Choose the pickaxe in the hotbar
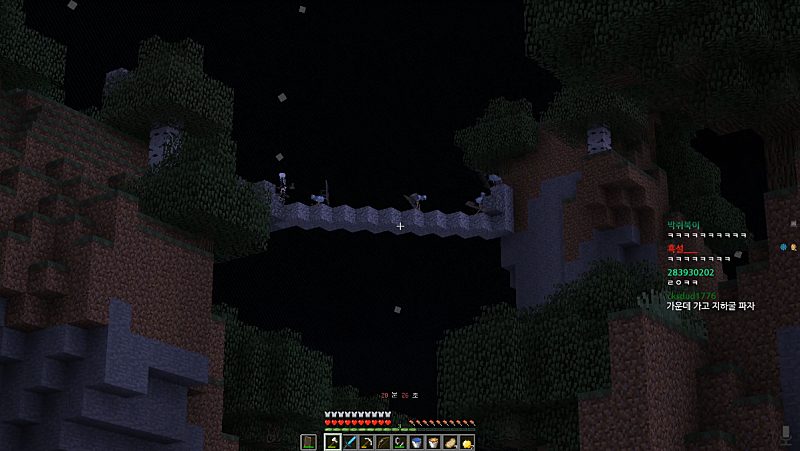Screen dimensions: 800x451 point(365,442)
